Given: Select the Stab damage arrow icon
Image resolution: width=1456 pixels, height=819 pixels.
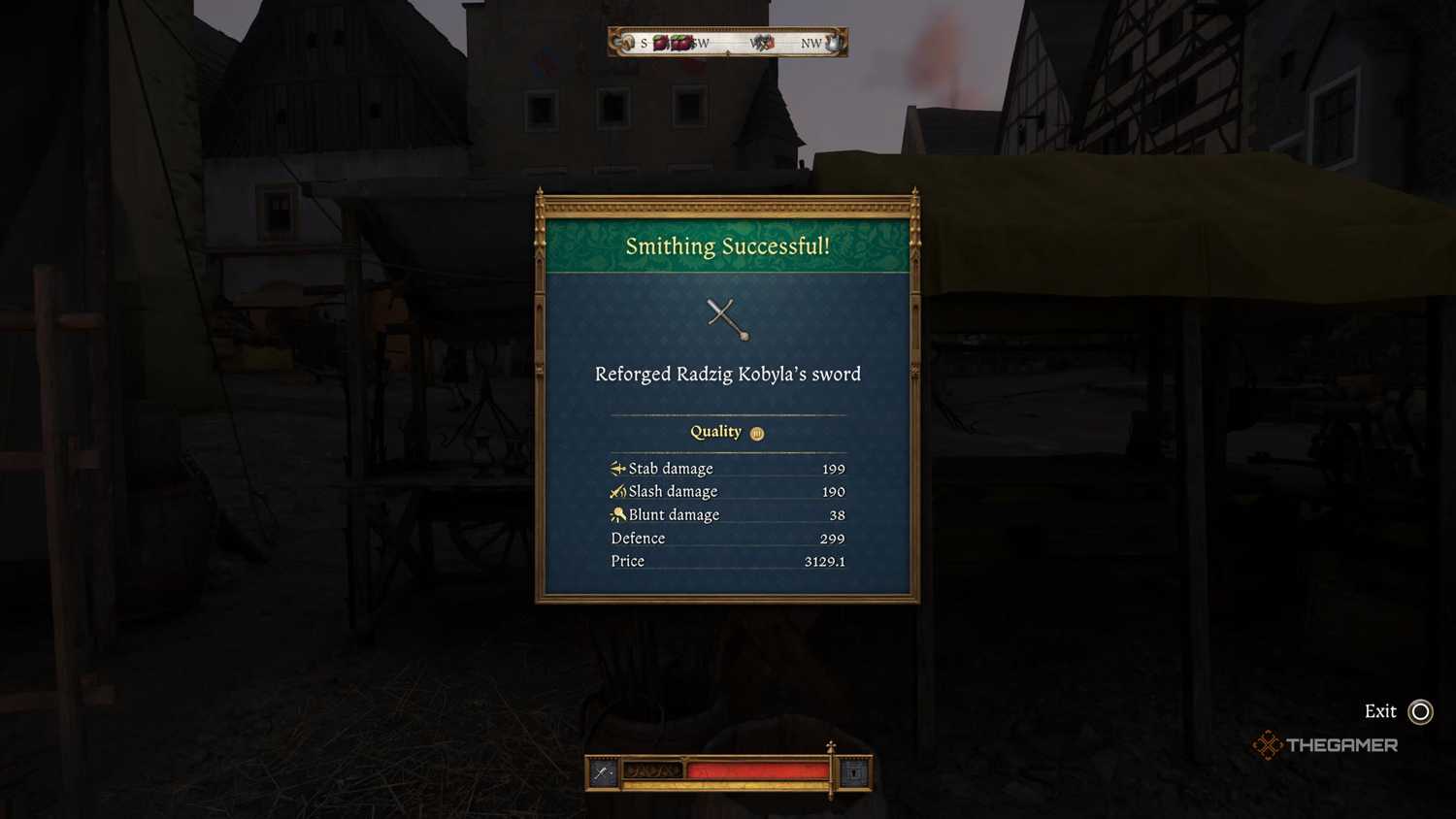Looking at the screenshot, I should [x=616, y=468].
